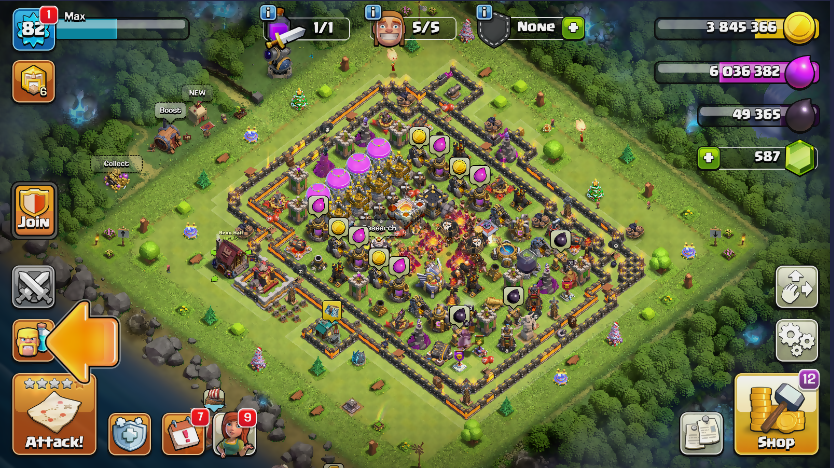Add gems with the green plus button
Viewport: 834px width, 468px height.
click(709, 157)
